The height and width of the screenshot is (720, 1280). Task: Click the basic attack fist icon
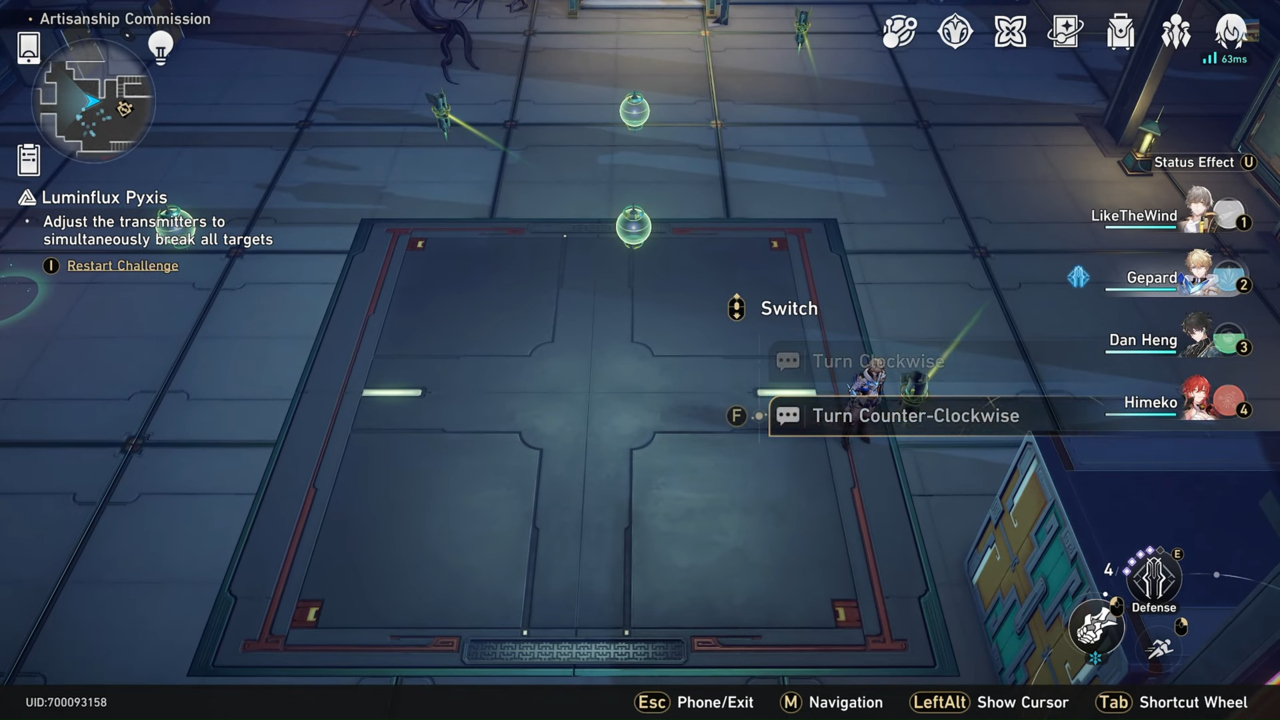1097,627
